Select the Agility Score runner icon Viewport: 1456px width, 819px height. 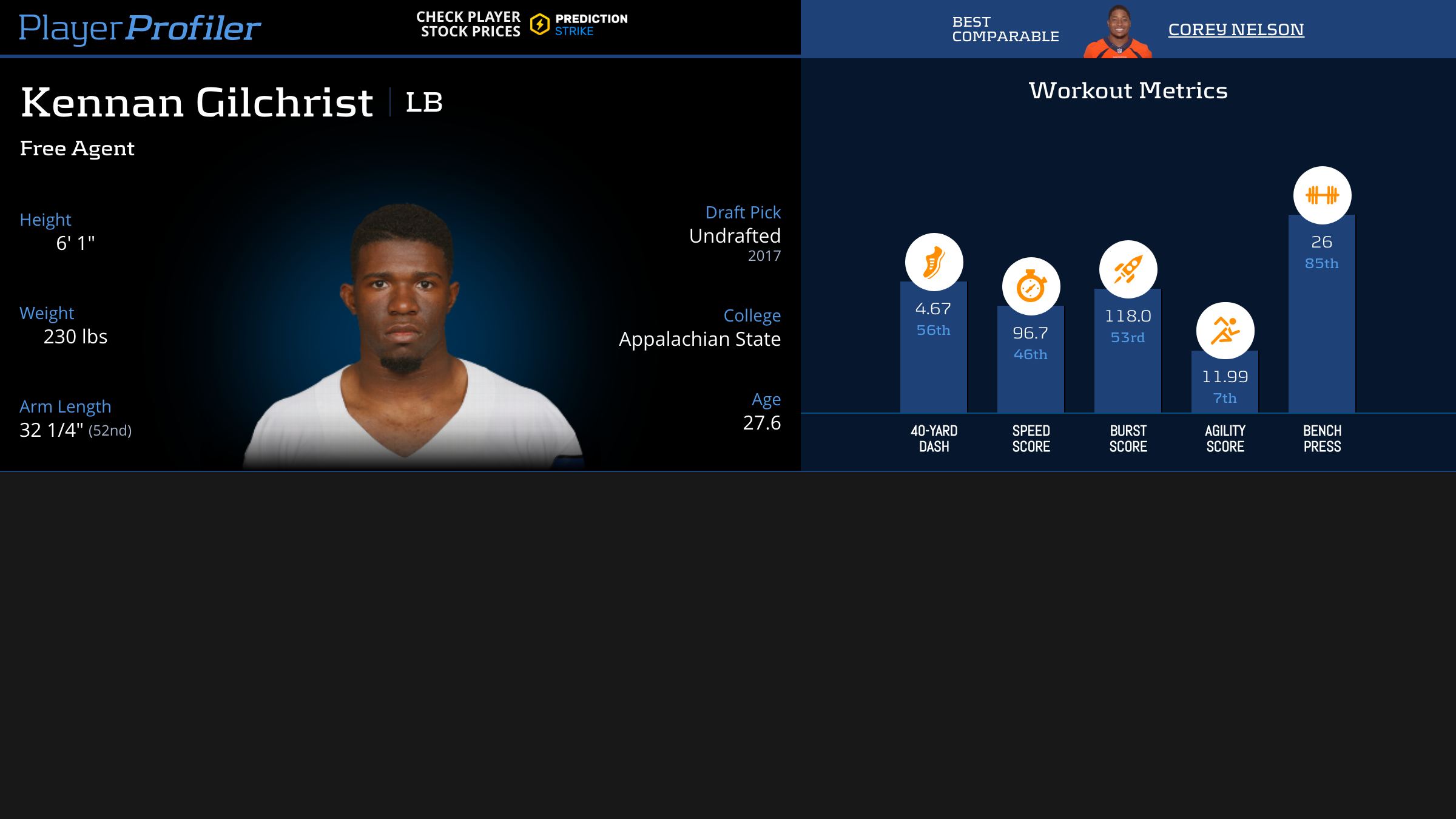[x=1225, y=331]
